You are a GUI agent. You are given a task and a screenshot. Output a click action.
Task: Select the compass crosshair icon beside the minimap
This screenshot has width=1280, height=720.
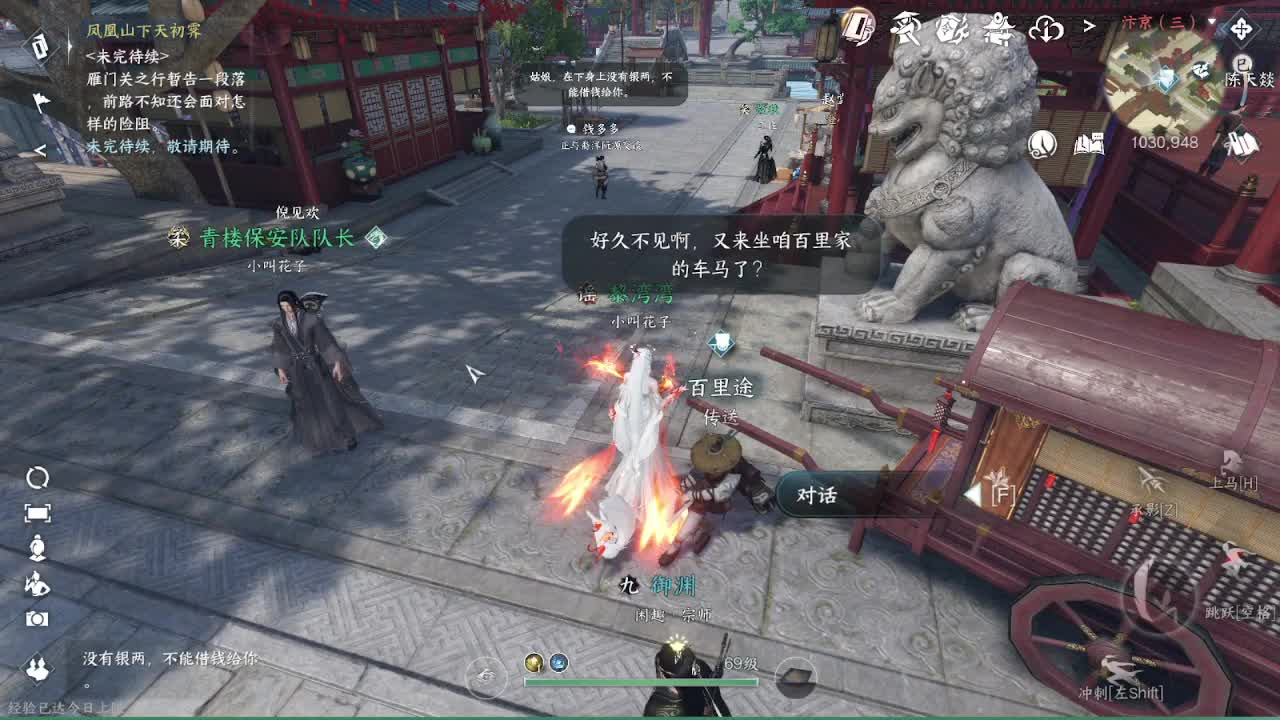point(1241,29)
